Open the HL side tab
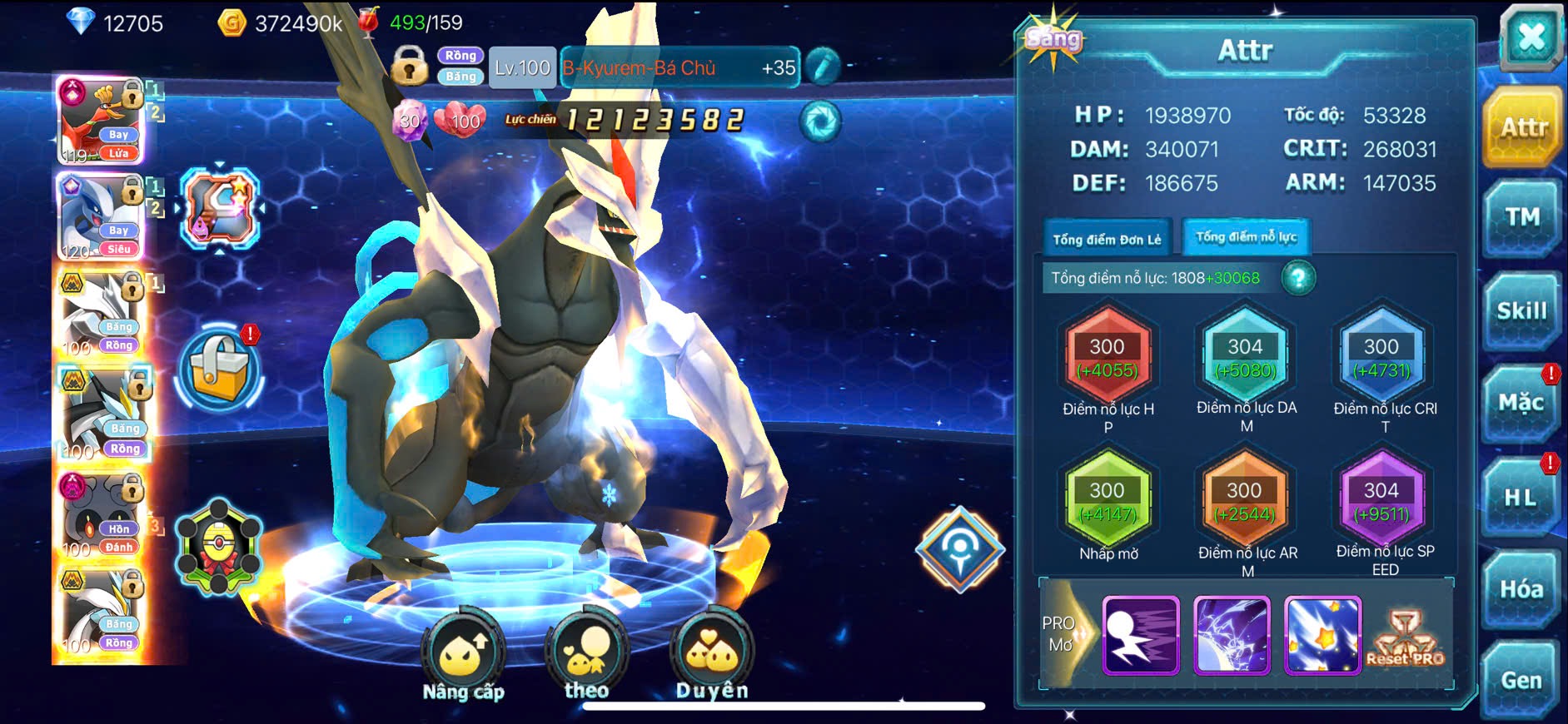Image resolution: width=1568 pixels, height=724 pixels. coord(1521,498)
